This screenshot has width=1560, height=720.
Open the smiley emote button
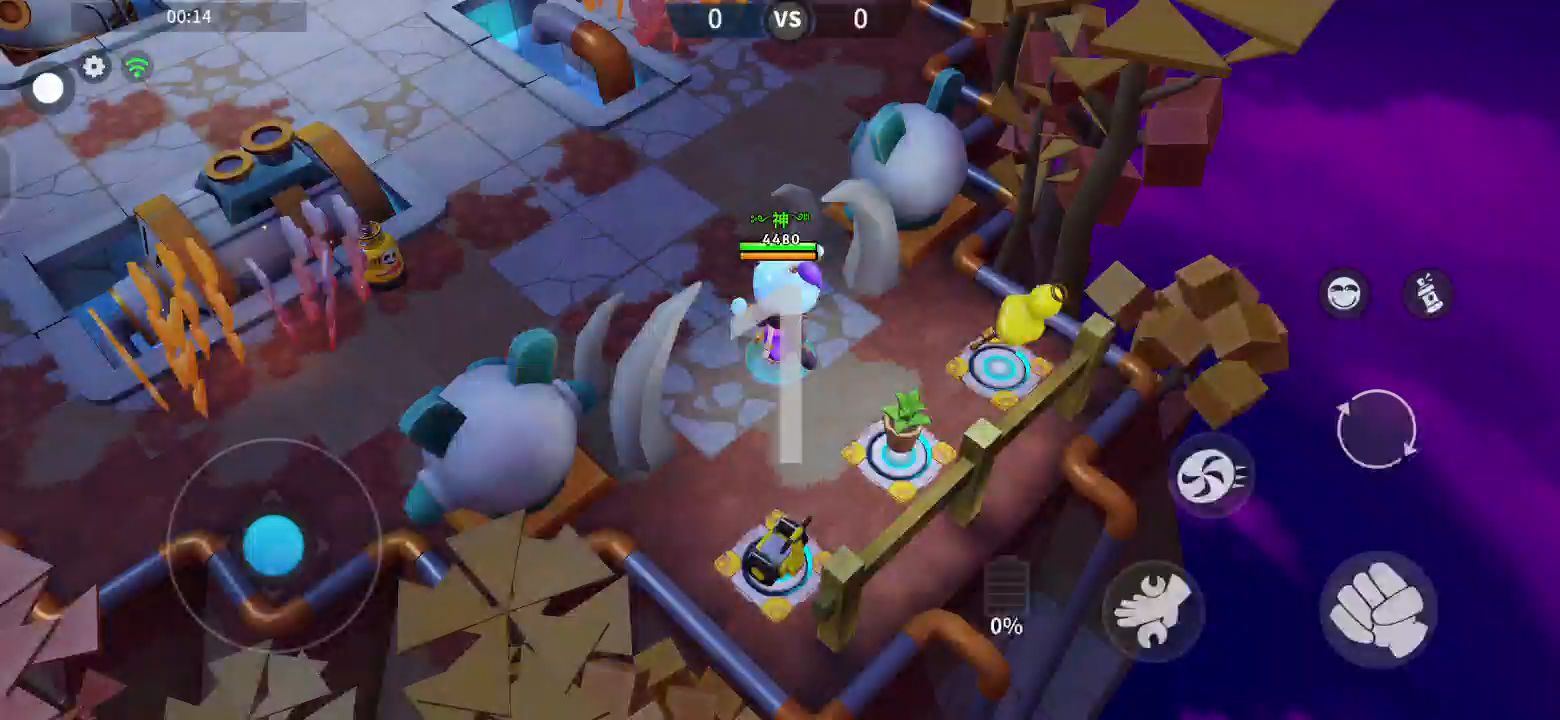1344,293
